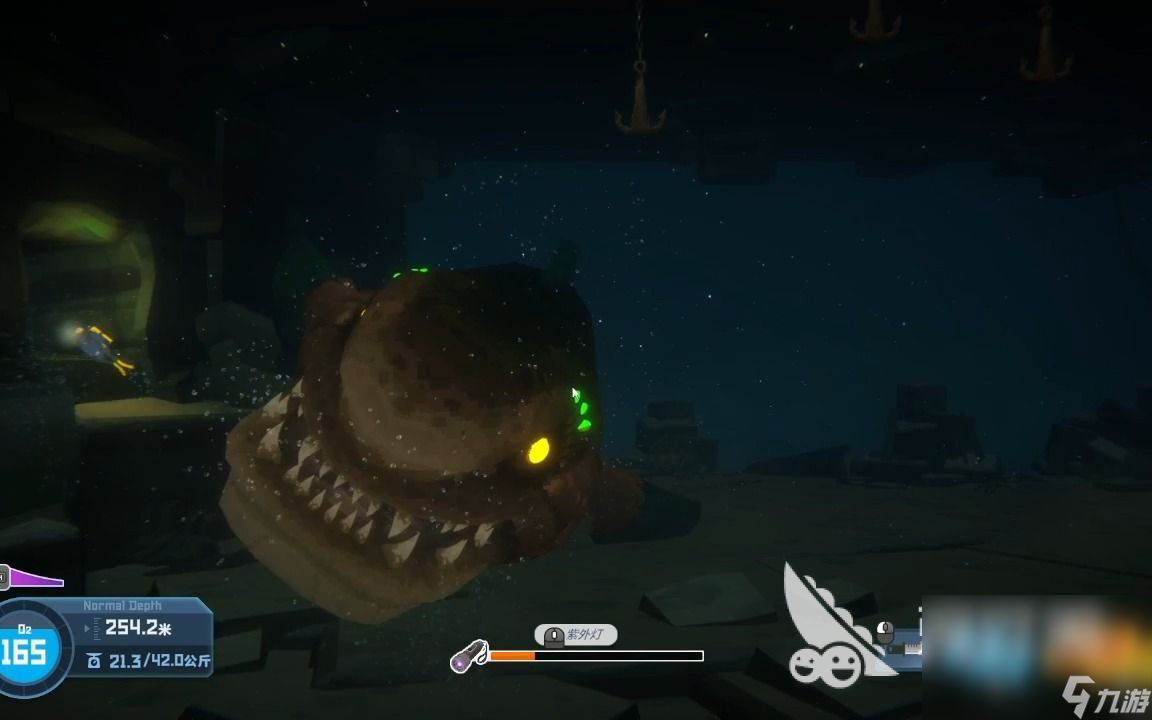Open the 九游 watermark logo

(x=1098, y=692)
